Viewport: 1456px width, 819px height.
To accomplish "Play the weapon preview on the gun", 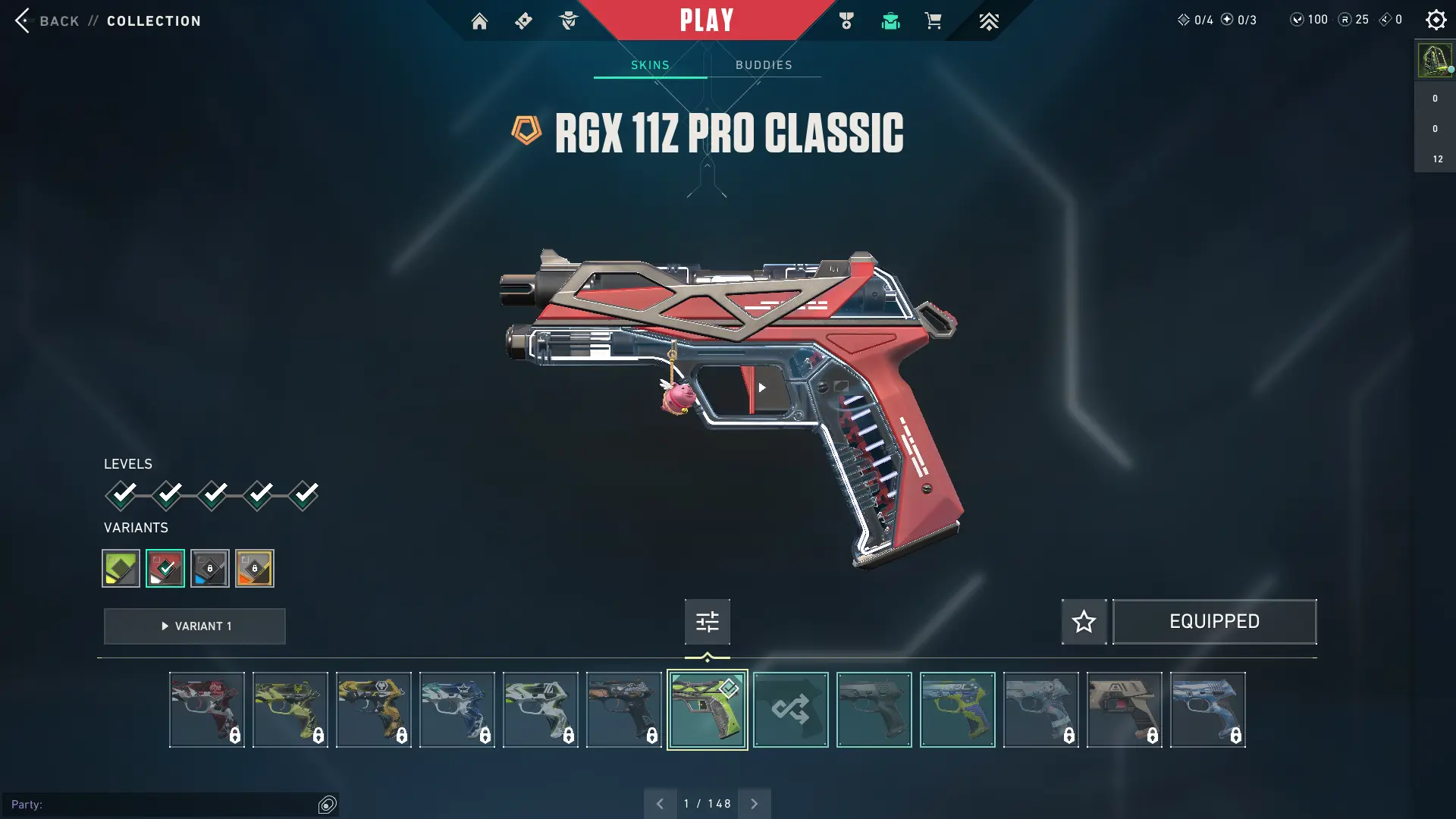I will click(x=762, y=388).
